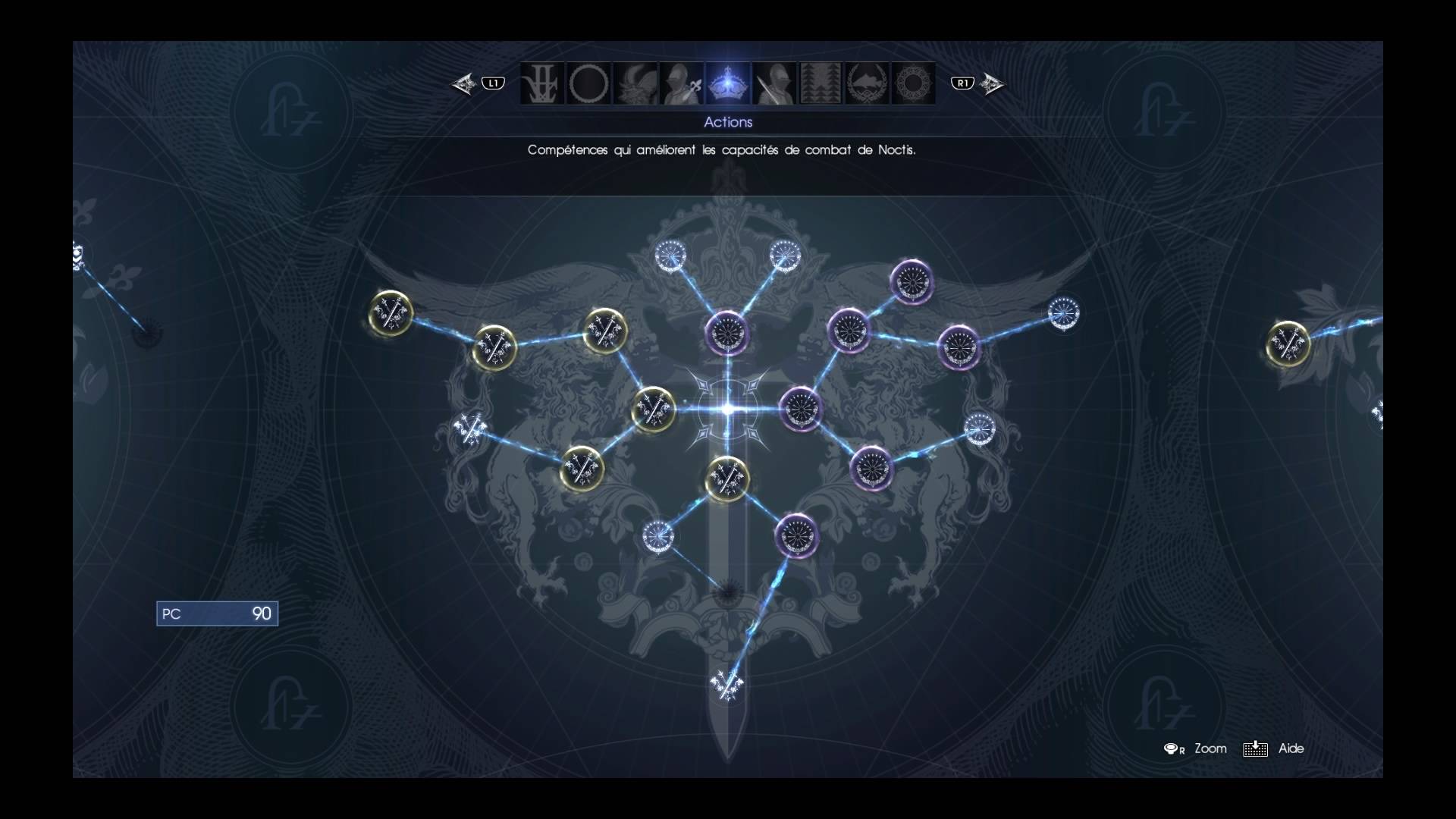Open the fish with laurel wreath tab
Image resolution: width=1456 pixels, height=819 pixels.
867,83
